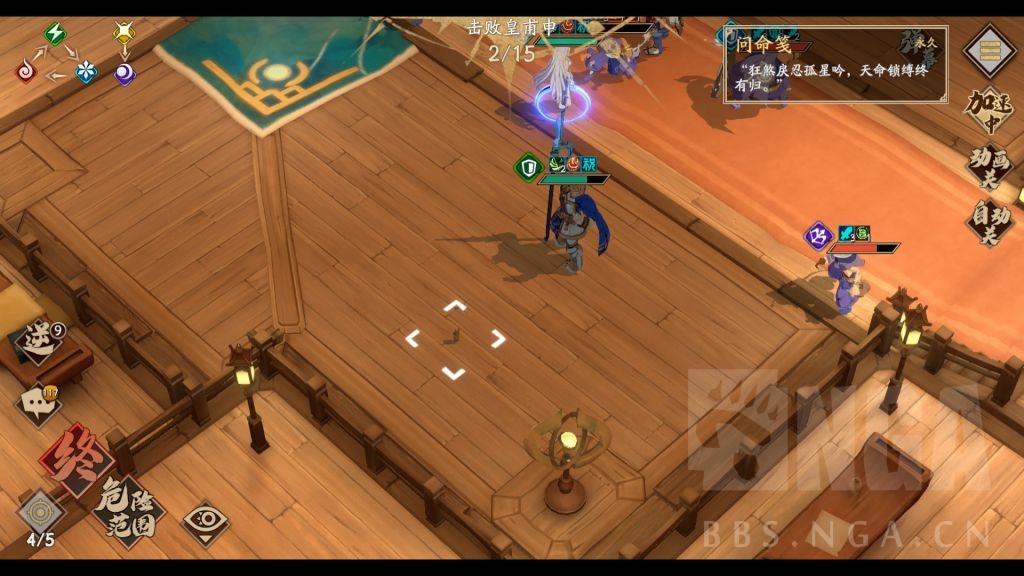Toggle the 动画关 animation button
Viewport: 1024px width, 576px height.
[x=988, y=165]
